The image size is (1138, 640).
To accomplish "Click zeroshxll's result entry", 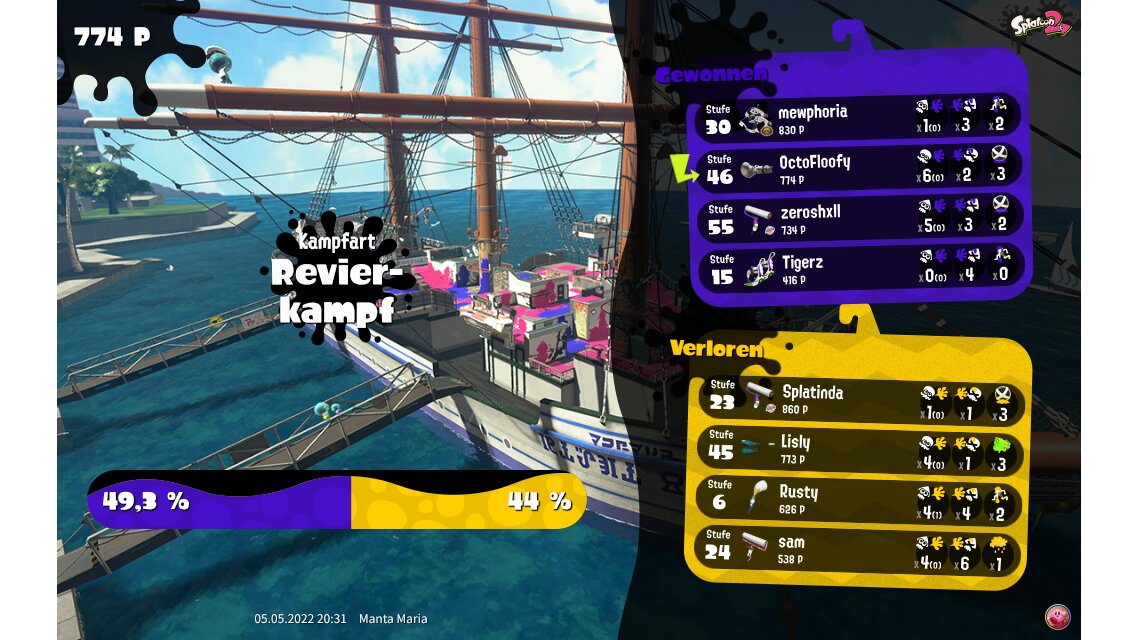I will (x=858, y=218).
